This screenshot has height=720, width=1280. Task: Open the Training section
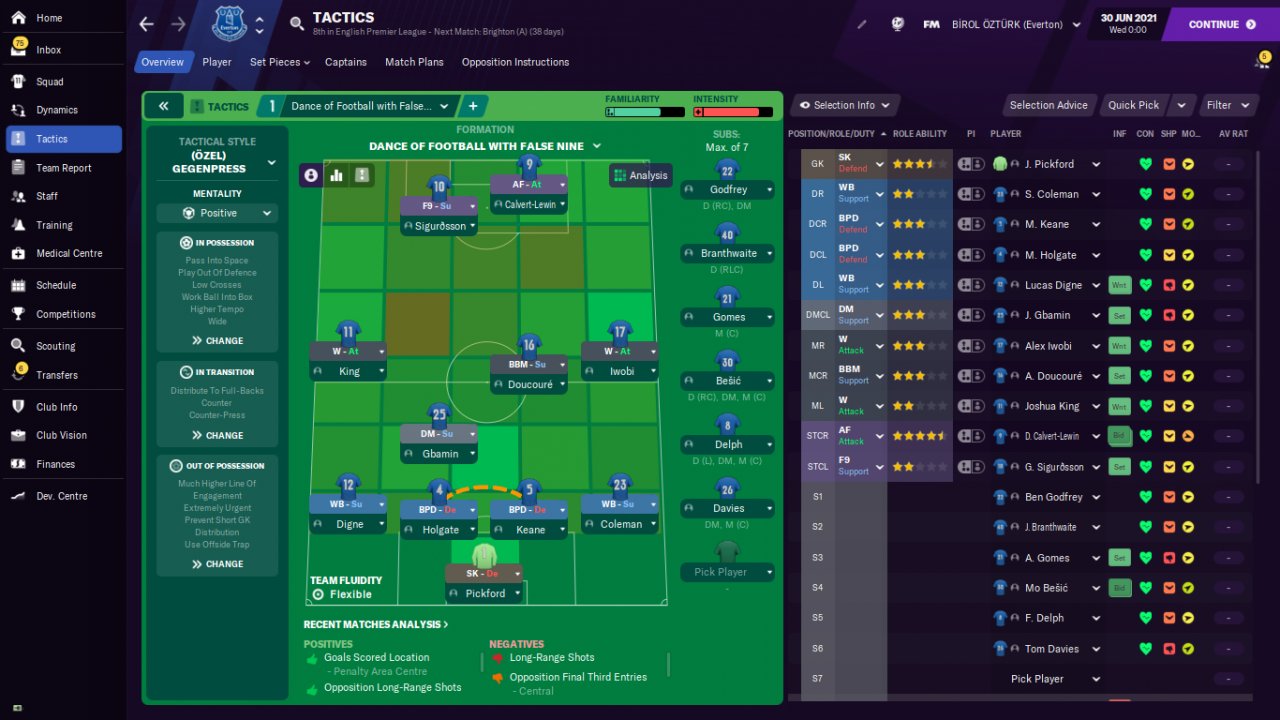pyautogui.click(x=54, y=225)
